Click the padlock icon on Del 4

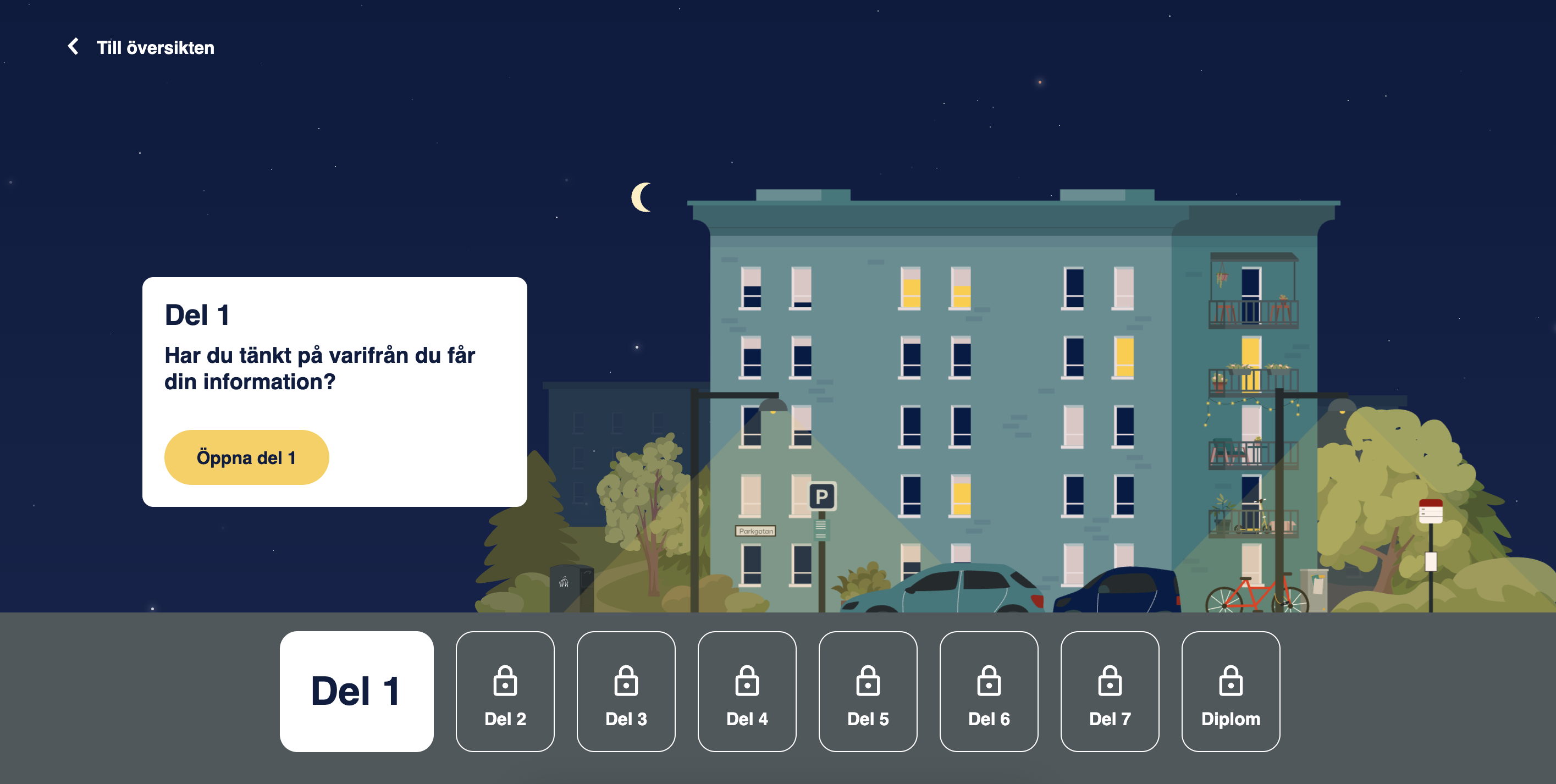(747, 680)
